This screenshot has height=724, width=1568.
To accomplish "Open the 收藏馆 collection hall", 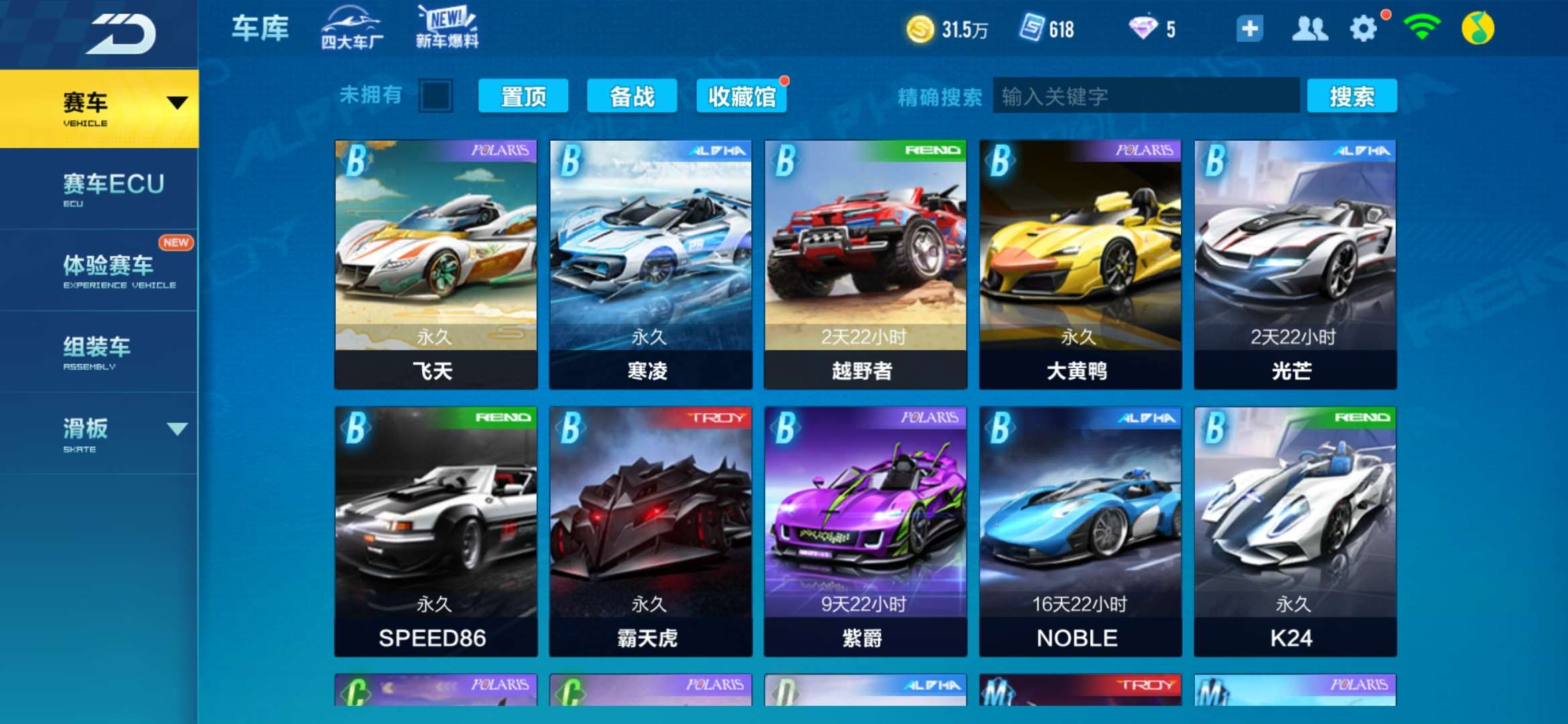I will (x=742, y=96).
